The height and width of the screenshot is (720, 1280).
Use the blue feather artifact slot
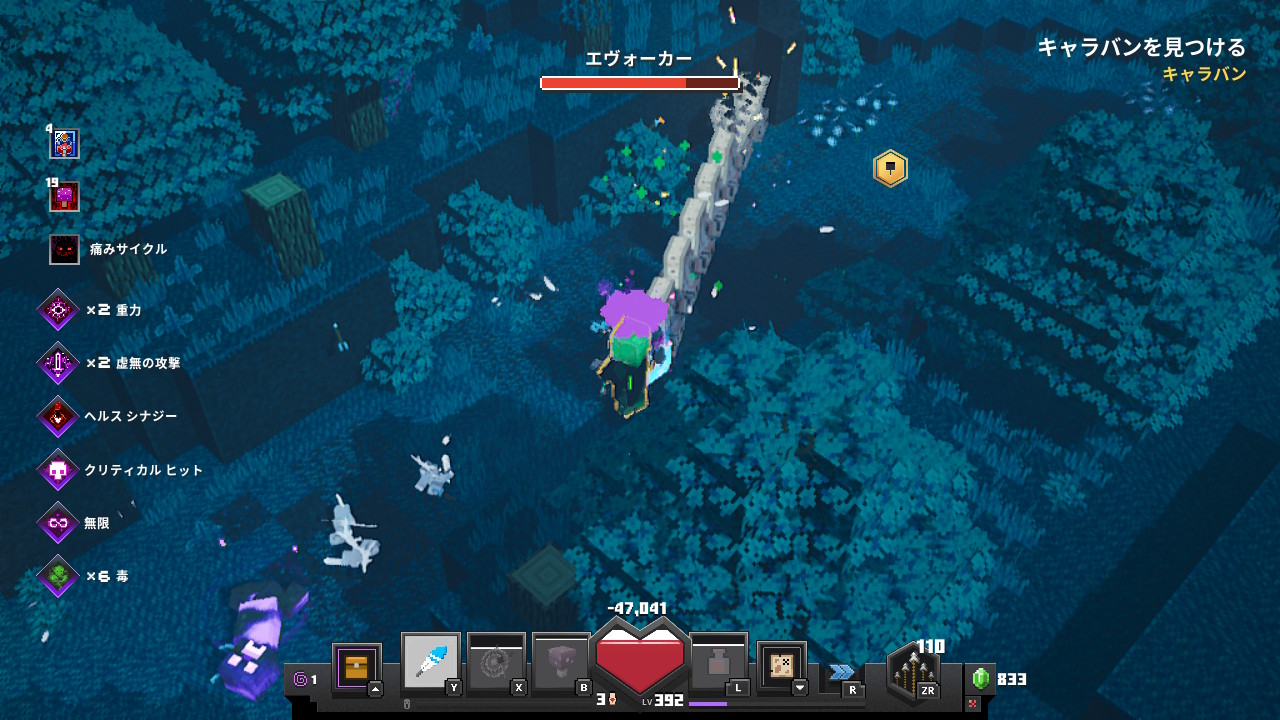[x=431, y=662]
